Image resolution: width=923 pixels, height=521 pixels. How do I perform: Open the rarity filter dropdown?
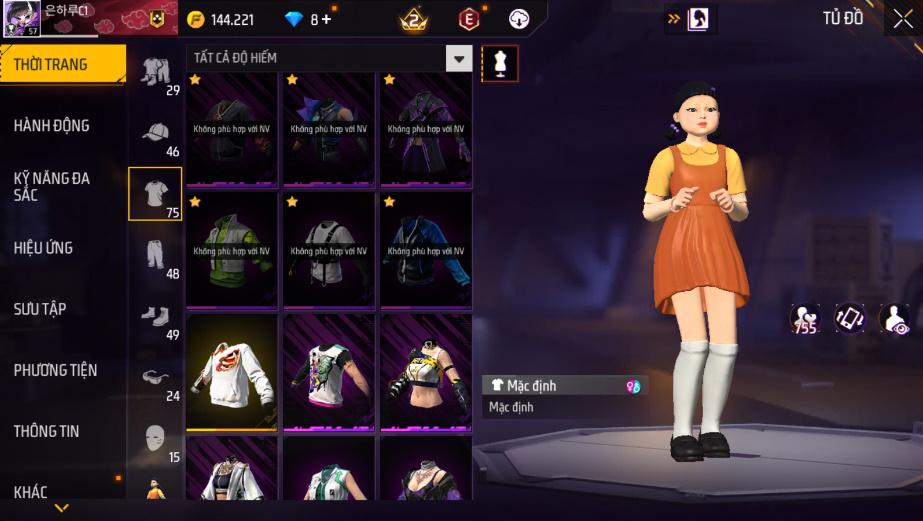(459, 59)
